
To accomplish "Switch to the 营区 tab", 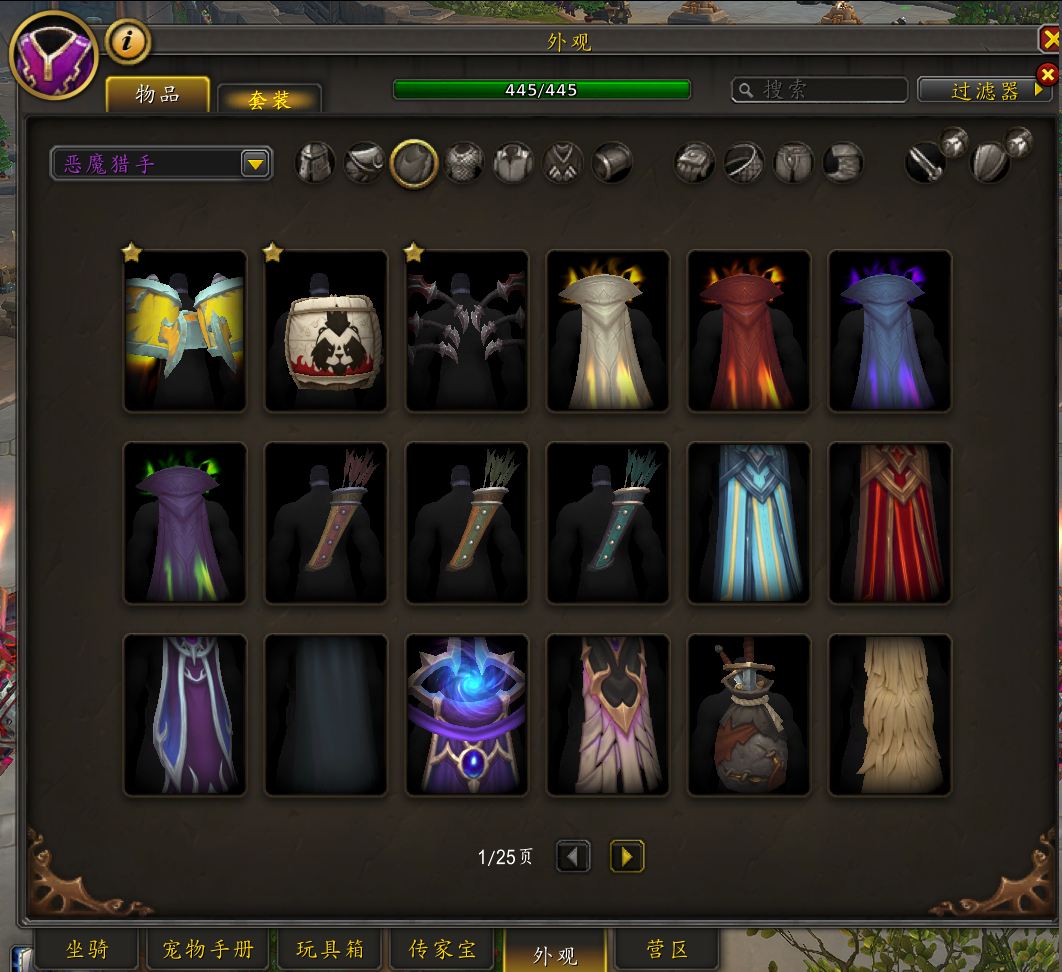I will click(666, 949).
